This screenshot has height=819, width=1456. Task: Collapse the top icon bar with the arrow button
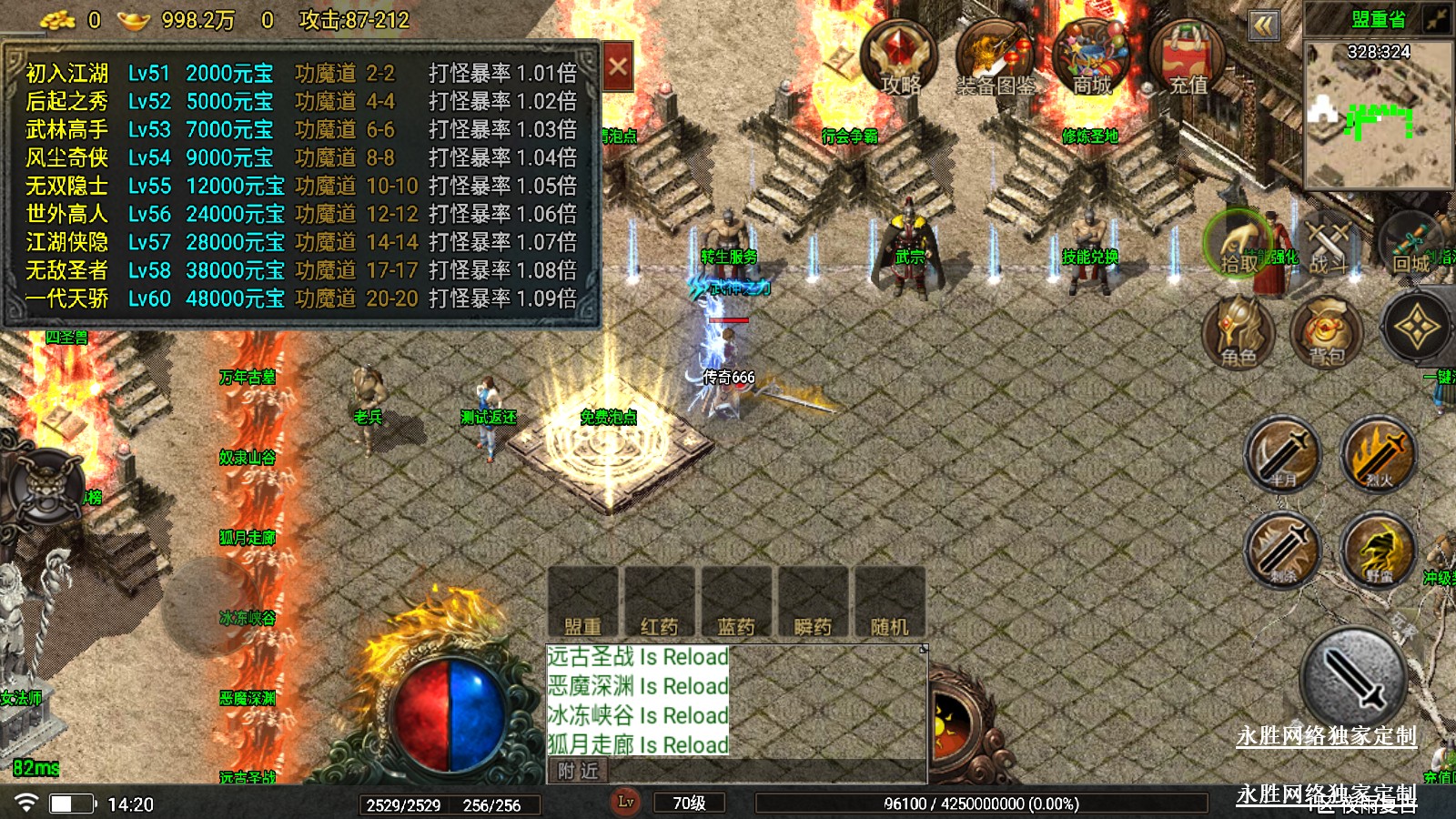[1263, 25]
